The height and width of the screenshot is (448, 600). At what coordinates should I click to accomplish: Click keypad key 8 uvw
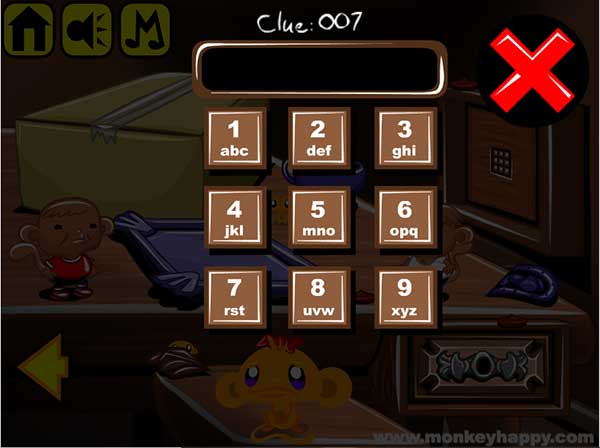(320, 297)
